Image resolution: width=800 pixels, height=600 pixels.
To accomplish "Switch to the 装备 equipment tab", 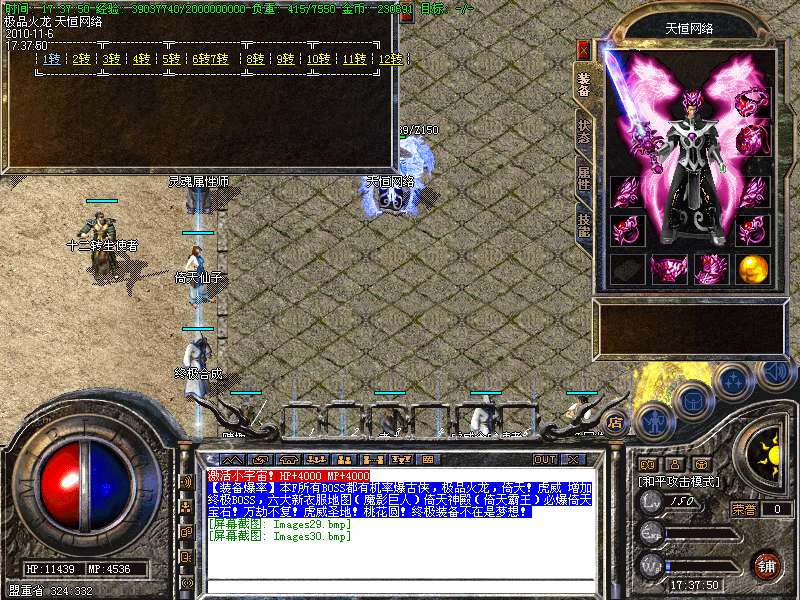I will 584,84.
